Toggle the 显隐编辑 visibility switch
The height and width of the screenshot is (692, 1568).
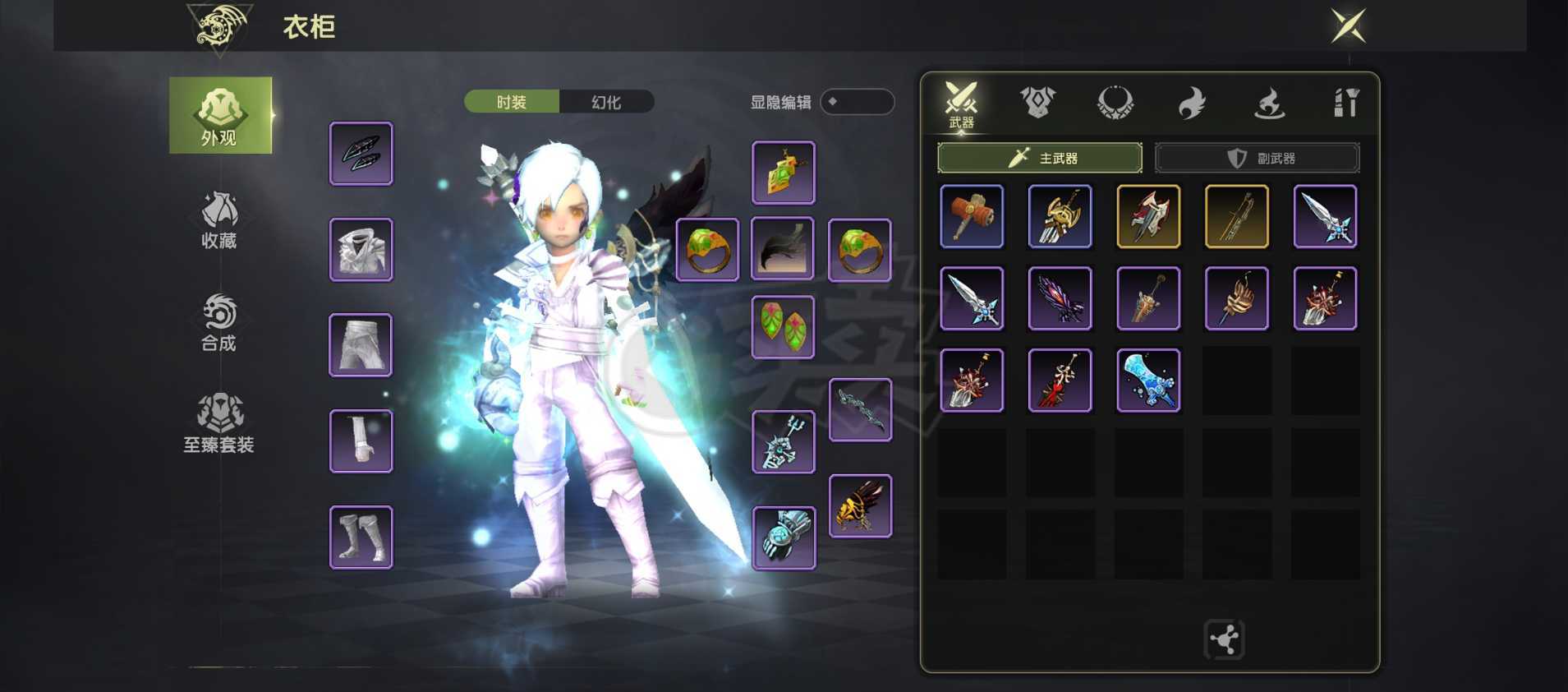[x=857, y=102]
